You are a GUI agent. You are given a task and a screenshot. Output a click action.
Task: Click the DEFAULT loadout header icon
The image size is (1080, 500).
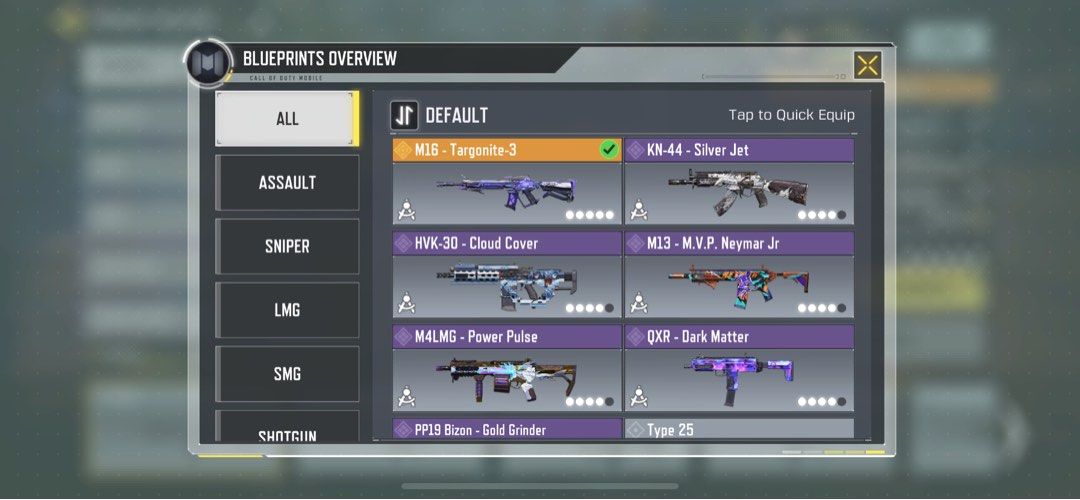click(404, 115)
